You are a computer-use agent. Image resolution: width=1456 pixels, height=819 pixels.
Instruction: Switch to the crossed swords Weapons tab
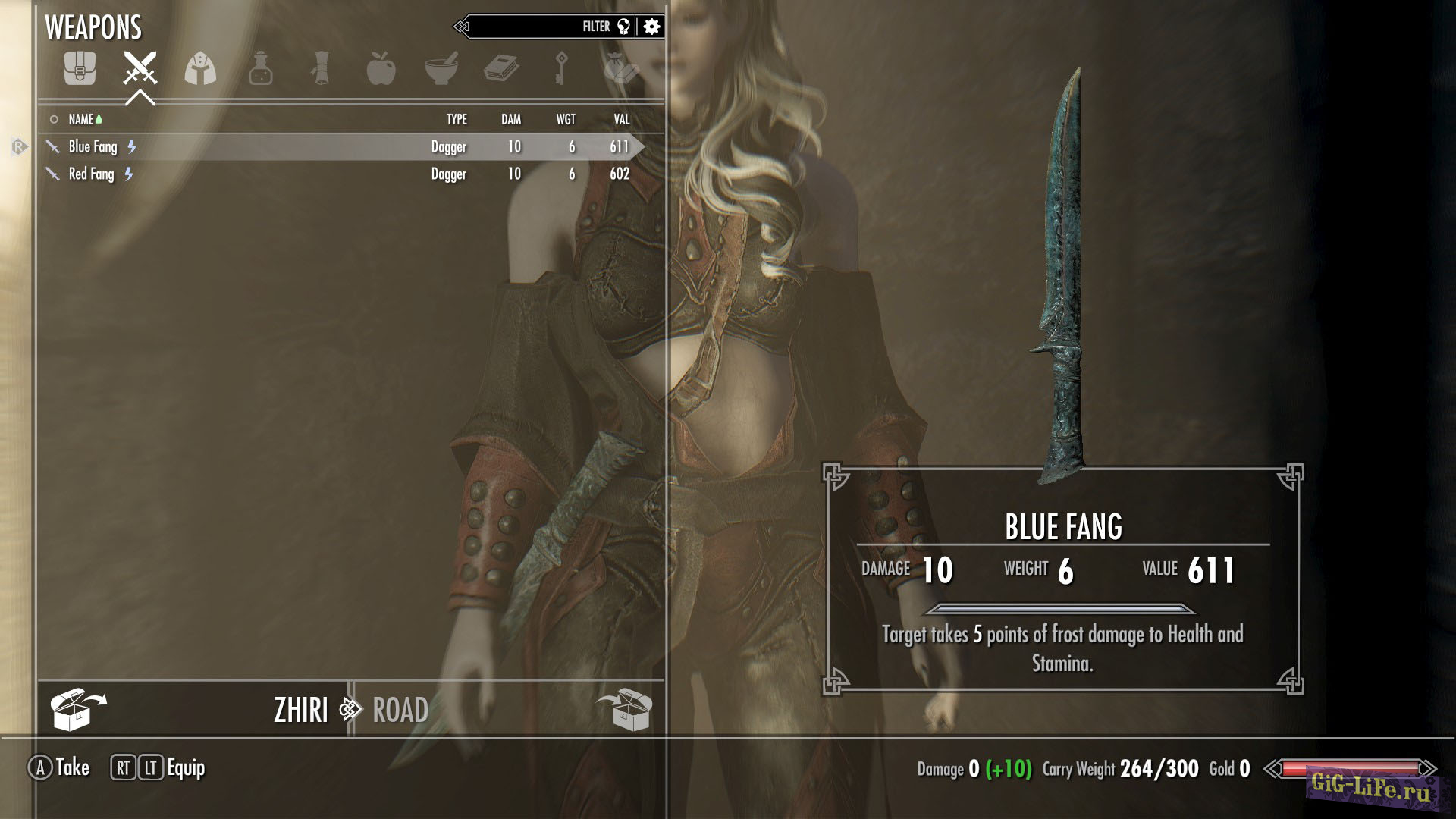(140, 69)
